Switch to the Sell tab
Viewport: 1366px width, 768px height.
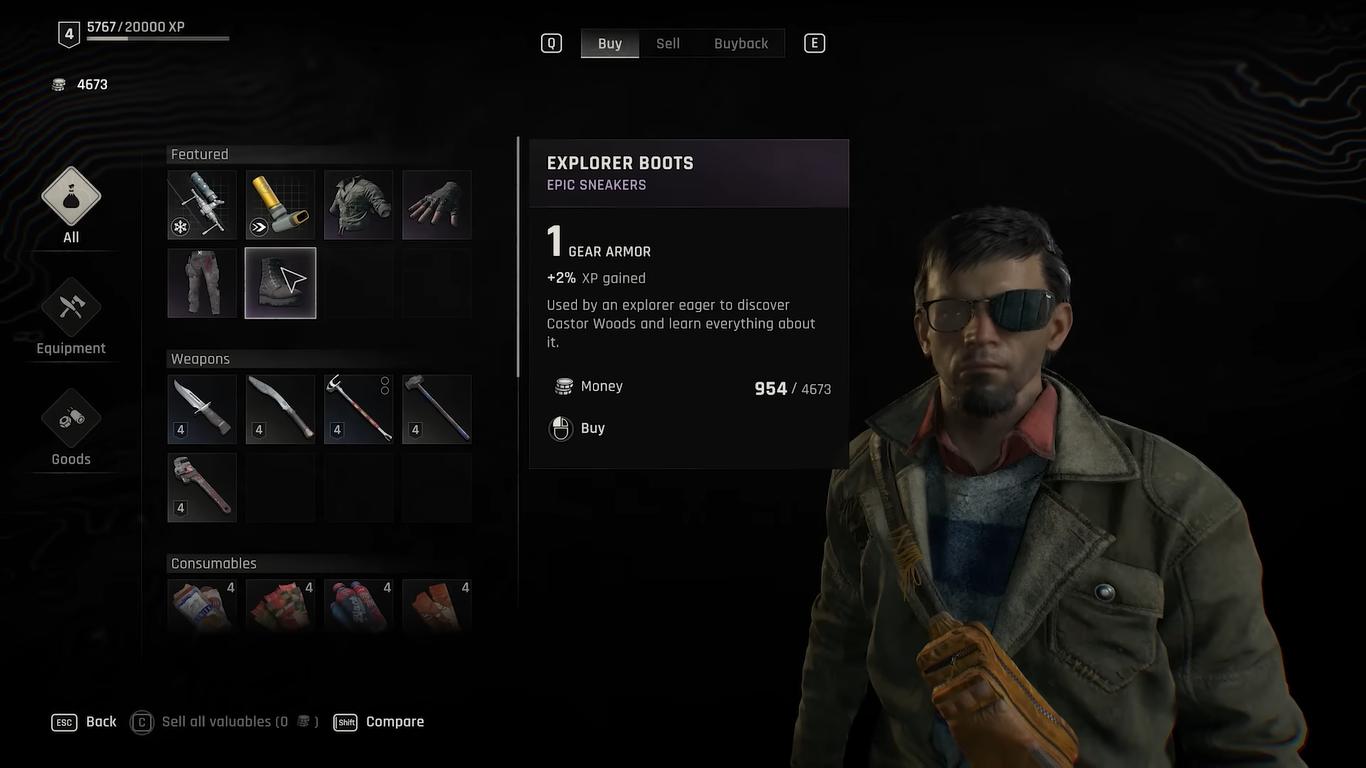coord(668,43)
